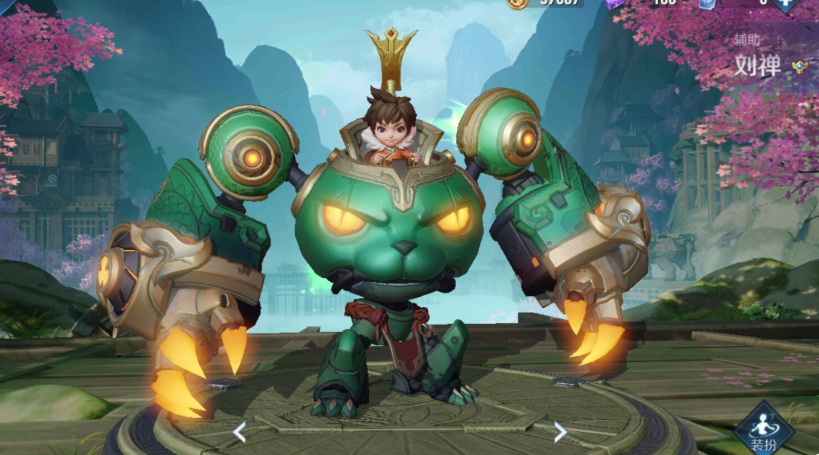Tap the plus button to add currency
This screenshot has width=819, height=455.
click(x=787, y=3)
